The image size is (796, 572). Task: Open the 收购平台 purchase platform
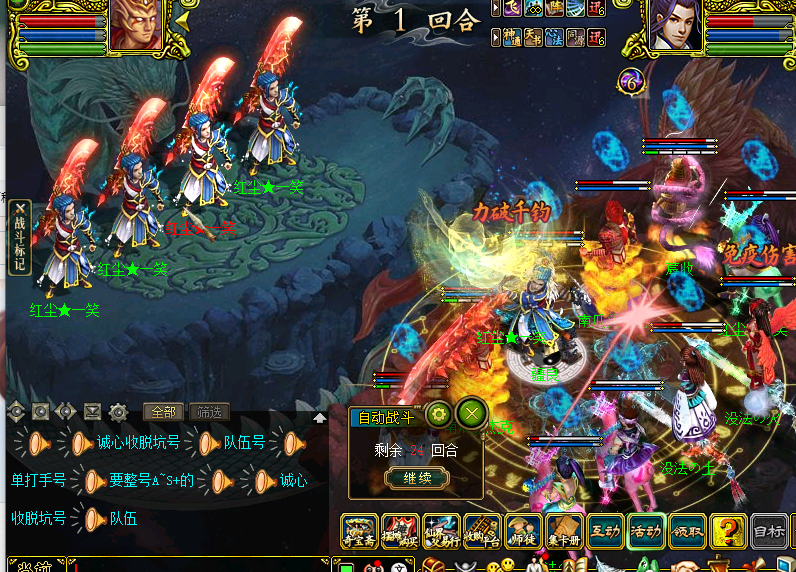pos(482,531)
